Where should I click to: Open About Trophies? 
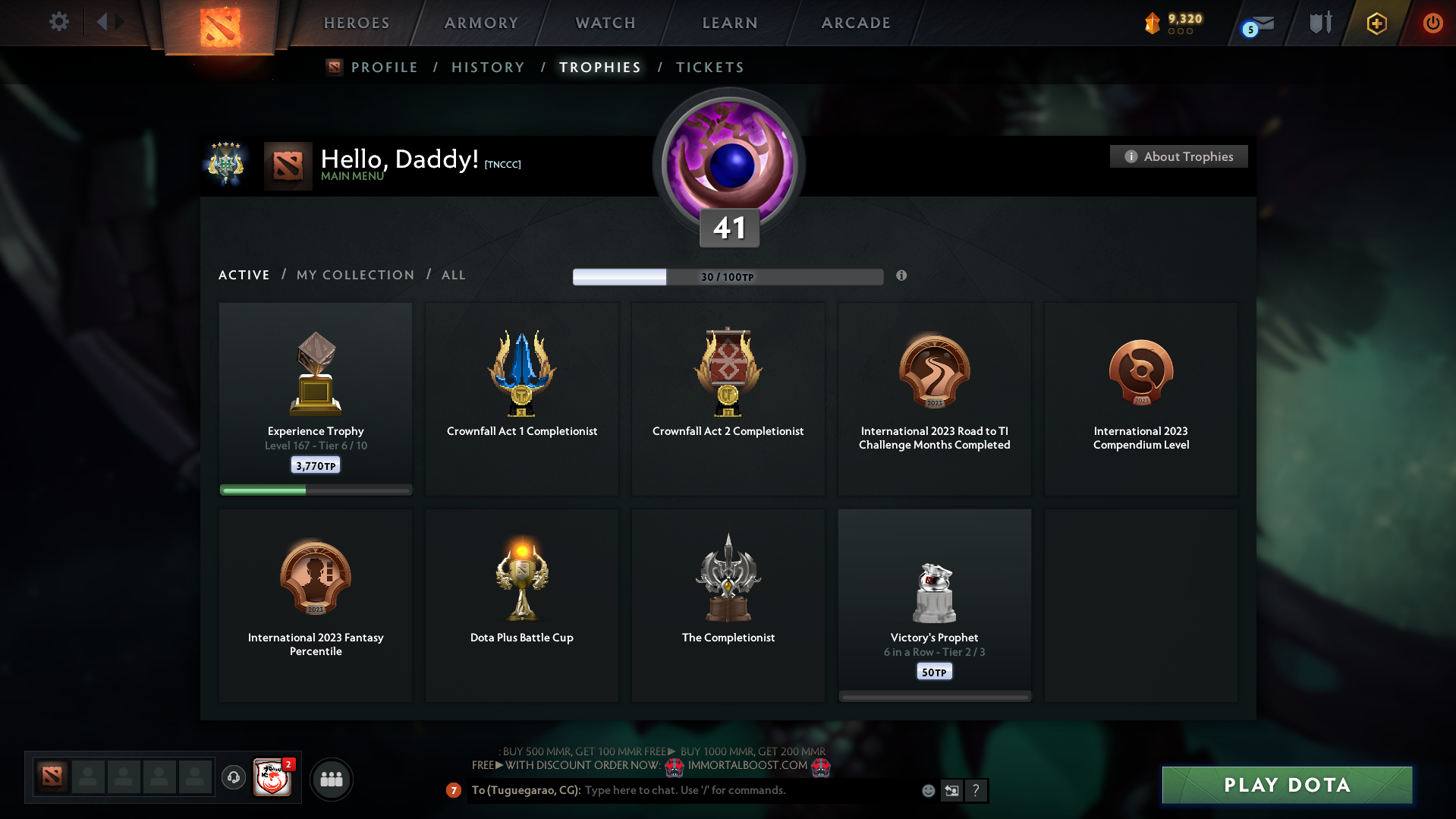[1178, 156]
